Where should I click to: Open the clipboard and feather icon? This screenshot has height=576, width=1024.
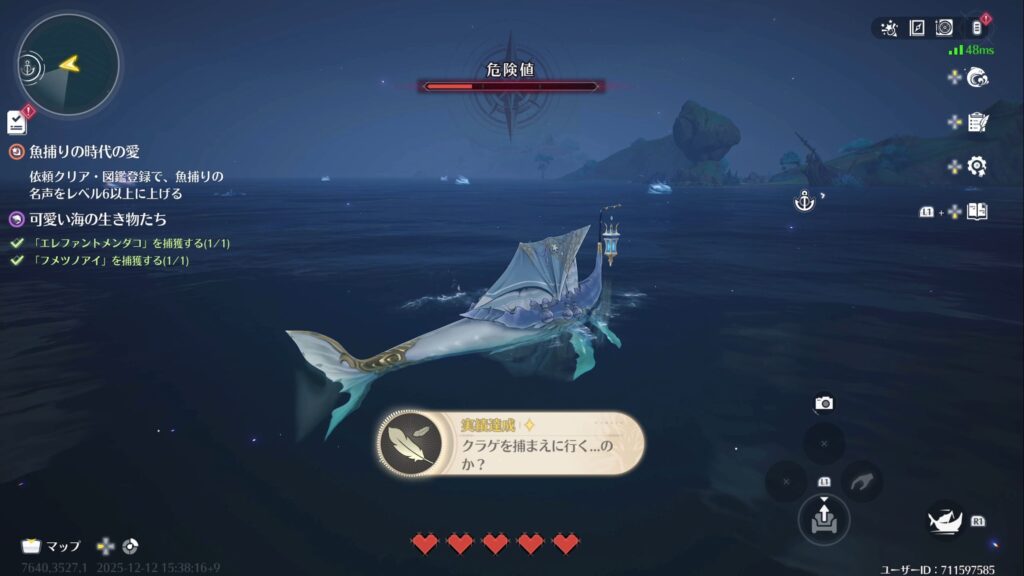(977, 122)
